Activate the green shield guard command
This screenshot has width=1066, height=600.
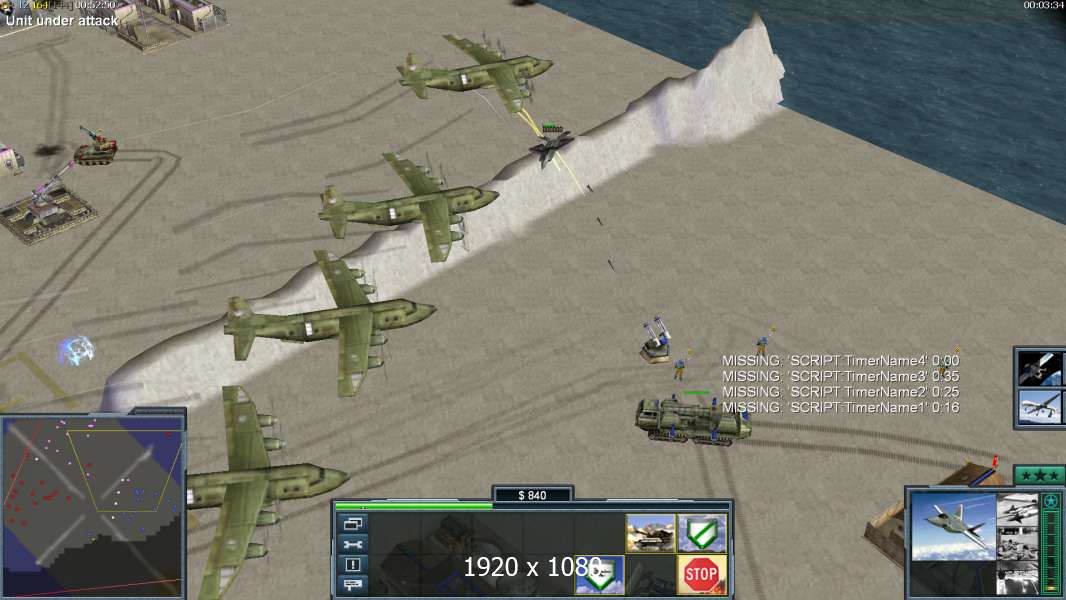pyautogui.click(x=701, y=533)
